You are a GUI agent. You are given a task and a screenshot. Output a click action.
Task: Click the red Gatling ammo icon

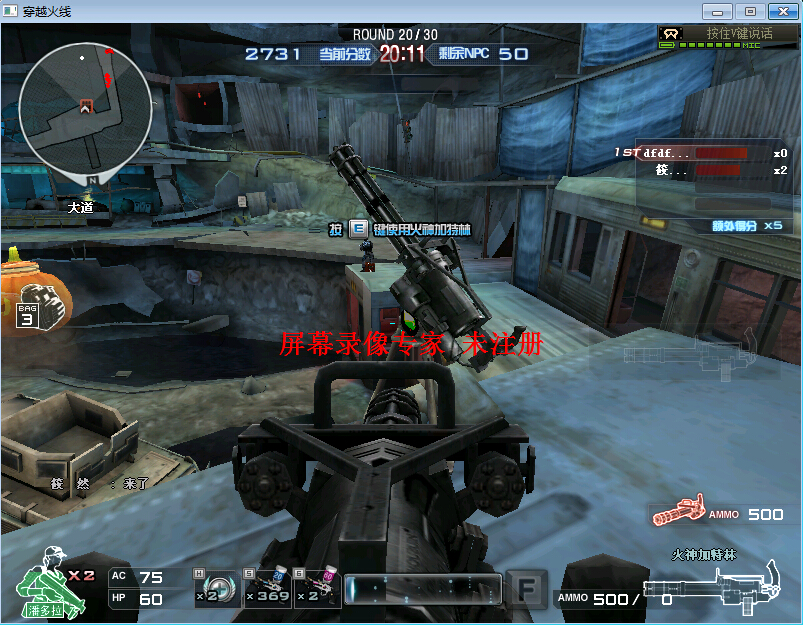(678, 514)
